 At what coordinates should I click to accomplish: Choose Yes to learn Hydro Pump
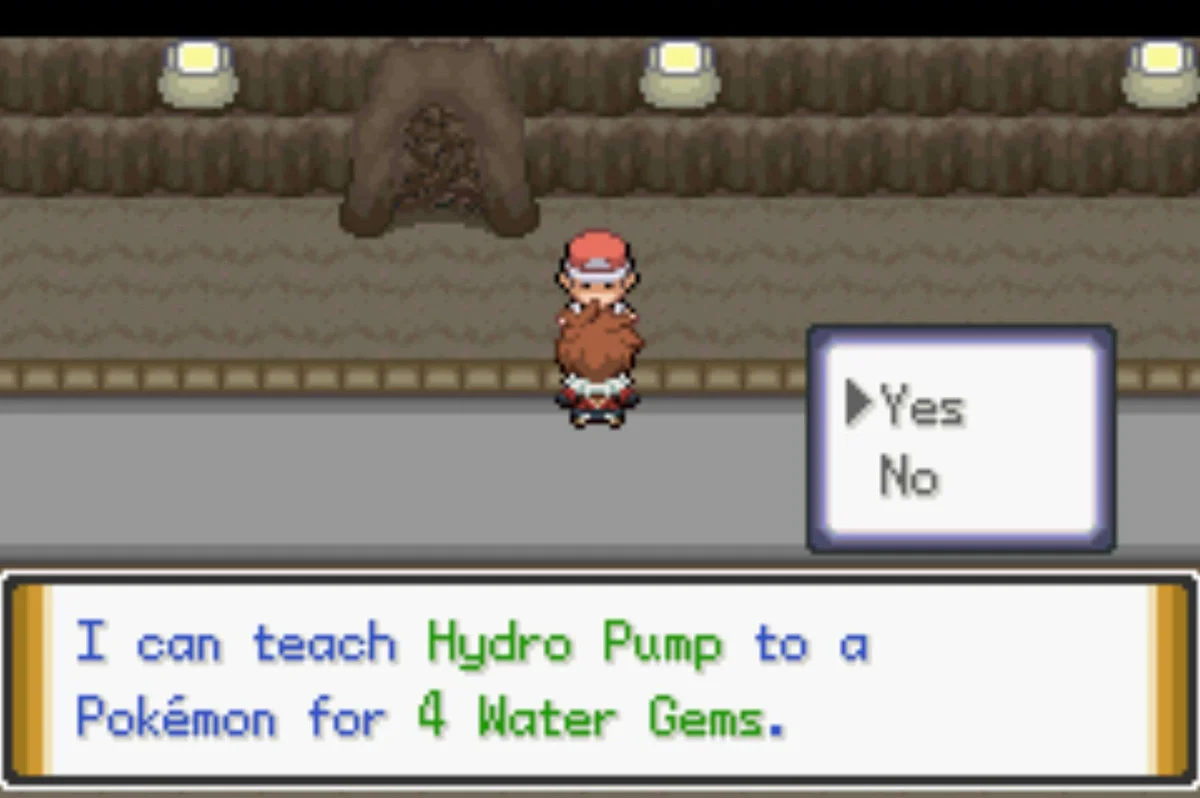pos(921,408)
